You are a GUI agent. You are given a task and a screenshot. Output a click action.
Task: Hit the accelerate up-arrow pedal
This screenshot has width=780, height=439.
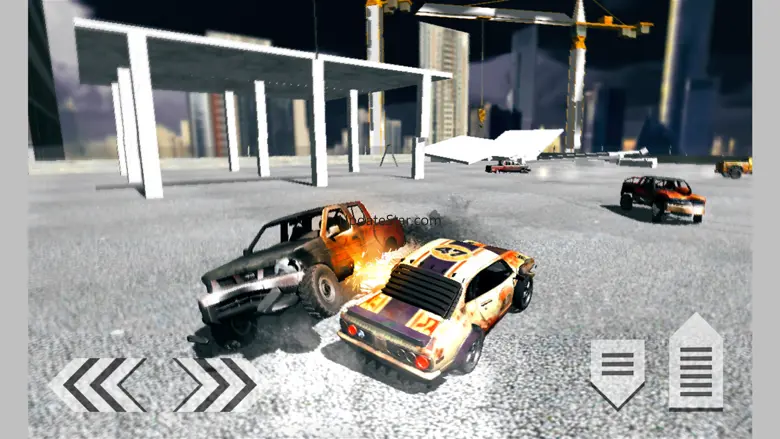coord(695,362)
